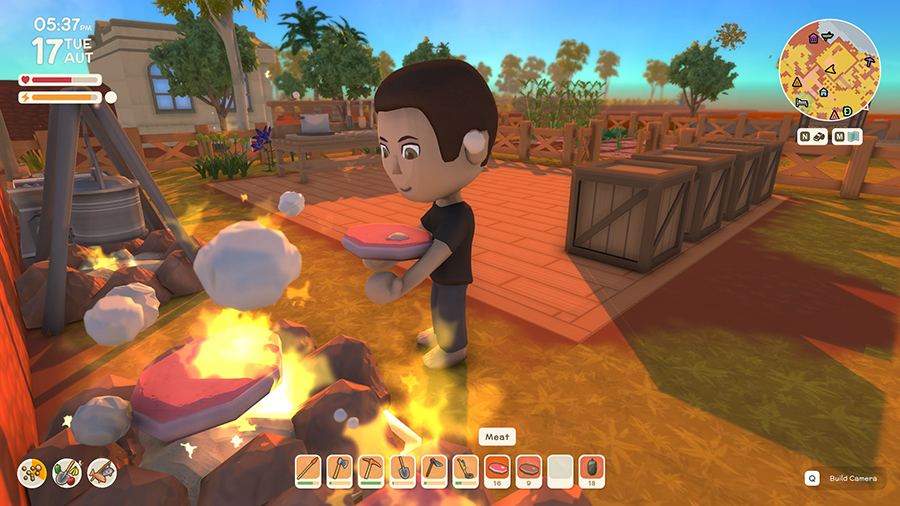Open the seeds and nuggets round icon
The image size is (900, 506).
click(x=34, y=471)
